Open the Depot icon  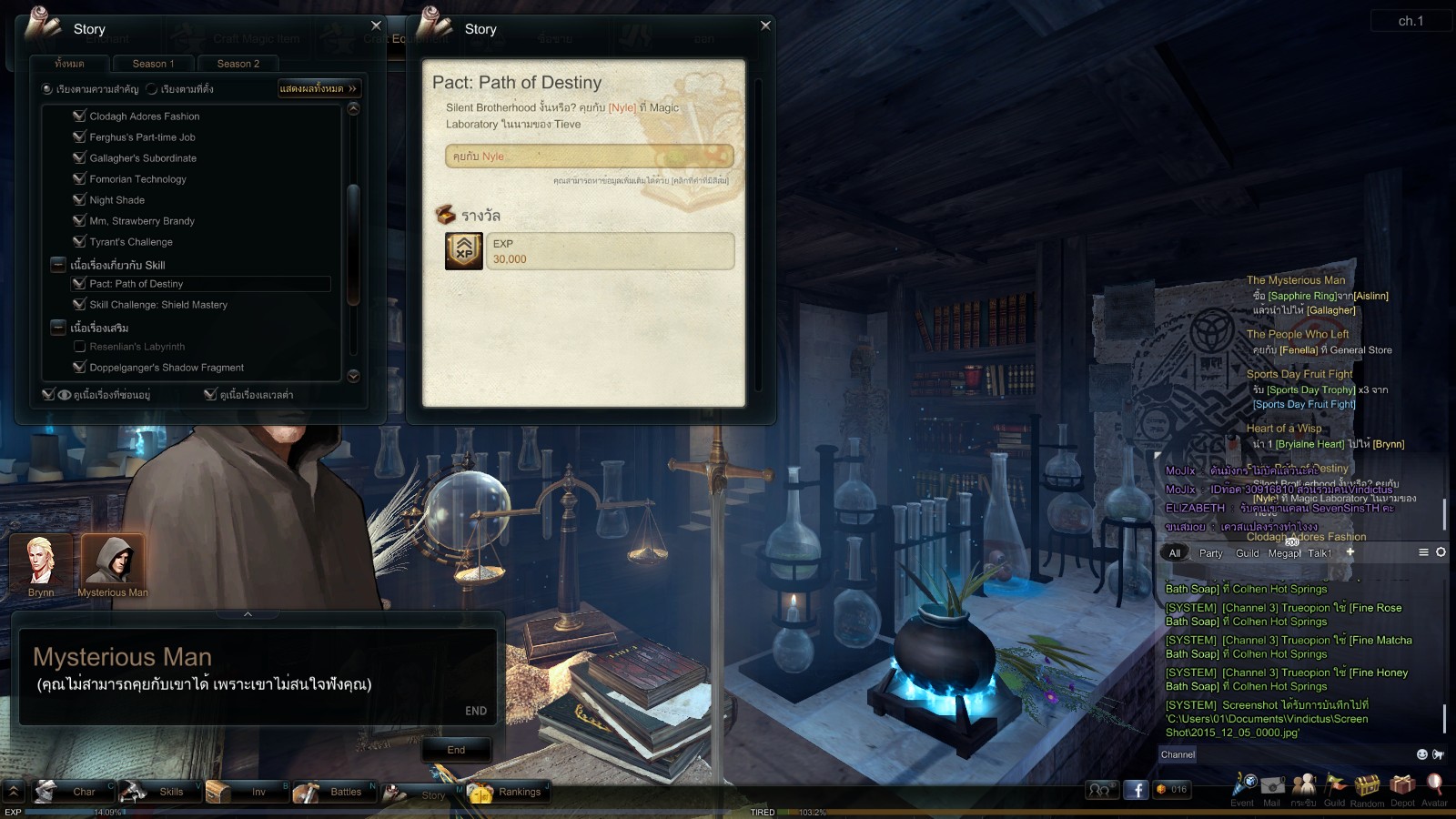point(1402,786)
